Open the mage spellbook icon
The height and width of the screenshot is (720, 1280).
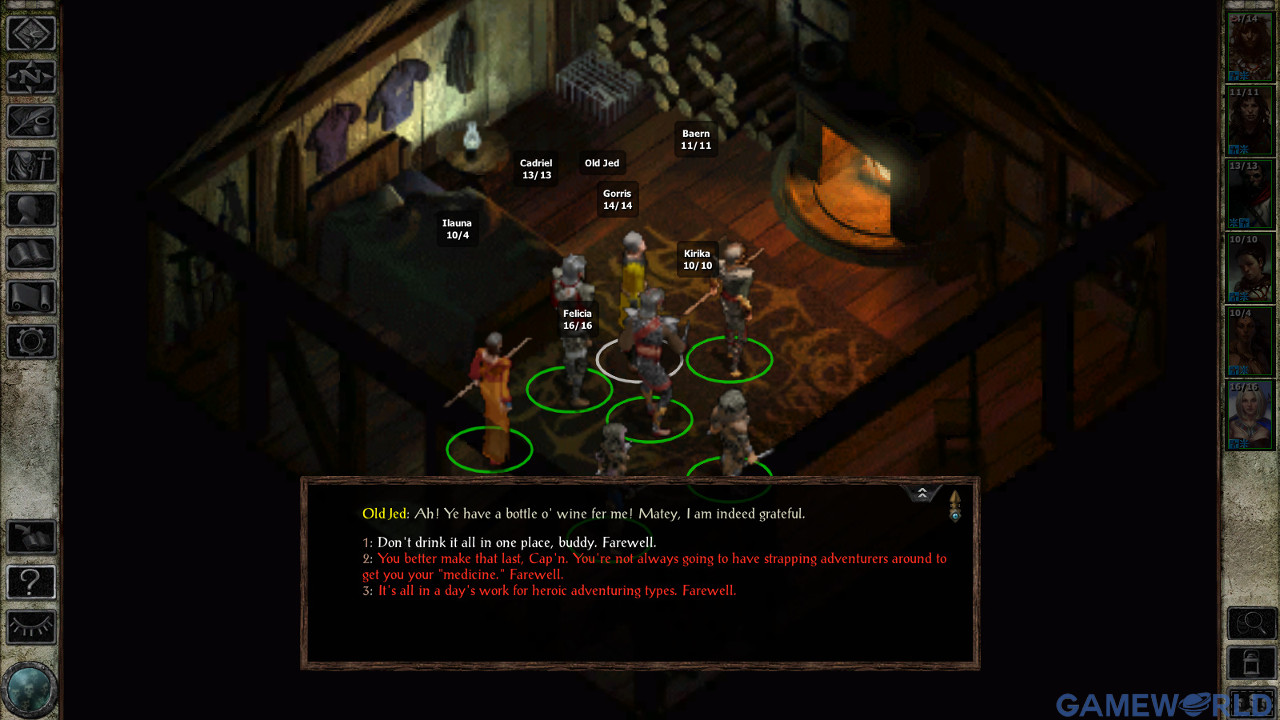(x=32, y=254)
